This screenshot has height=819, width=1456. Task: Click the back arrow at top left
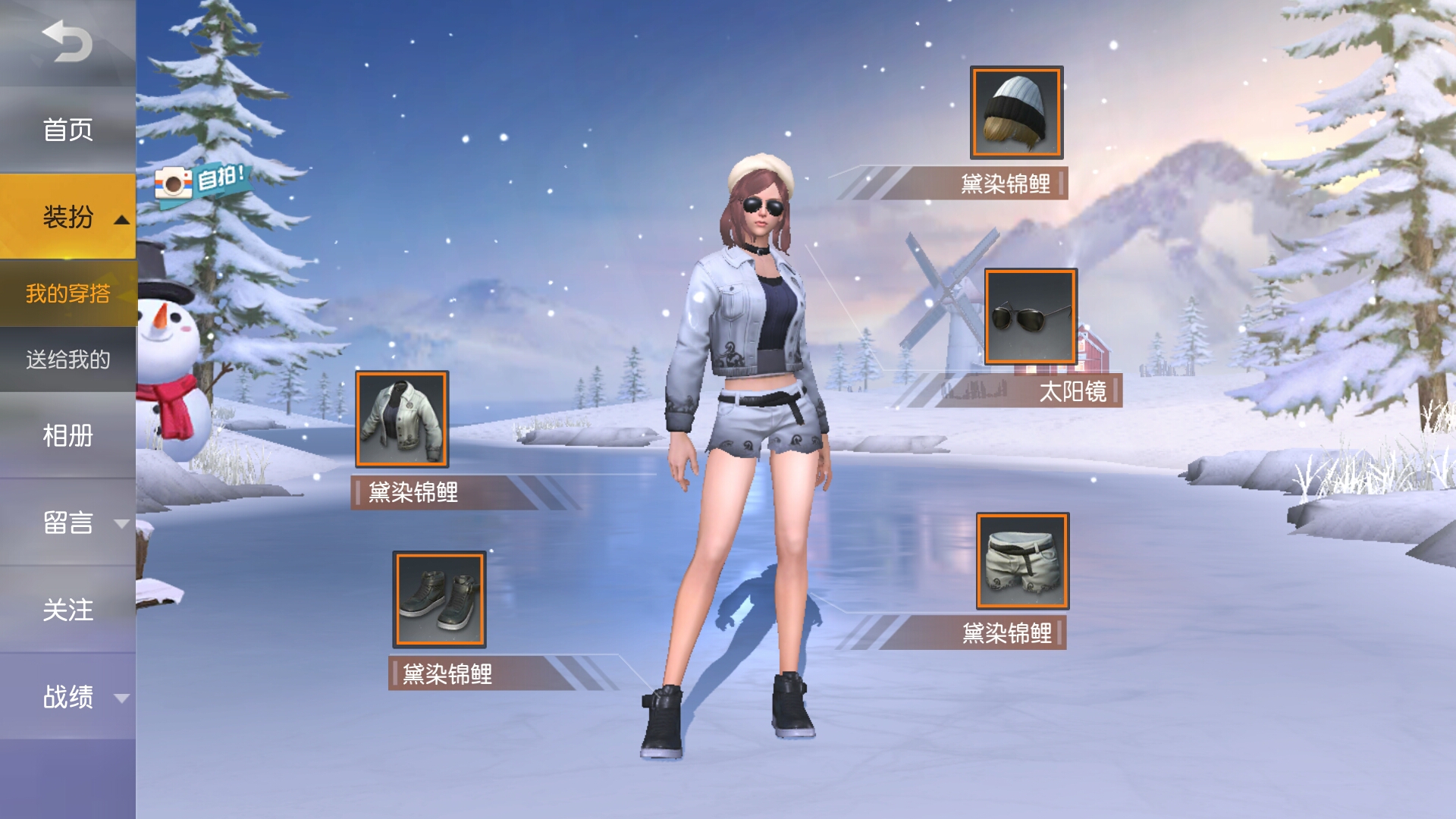67,42
